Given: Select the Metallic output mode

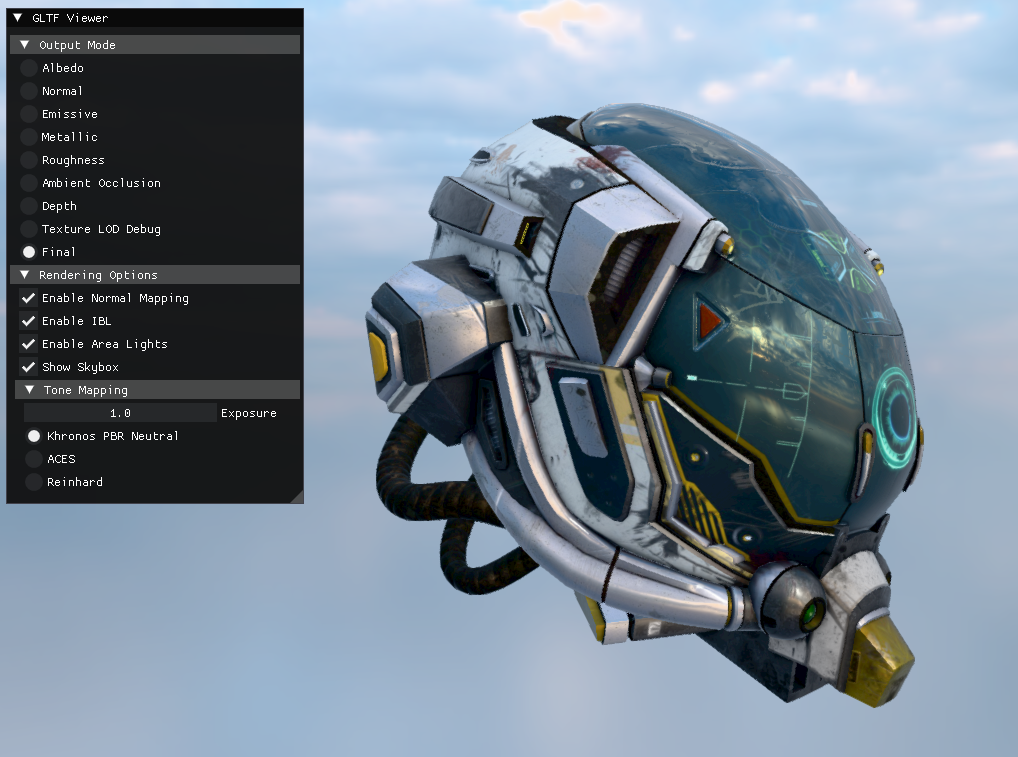Looking at the screenshot, I should [x=29, y=137].
